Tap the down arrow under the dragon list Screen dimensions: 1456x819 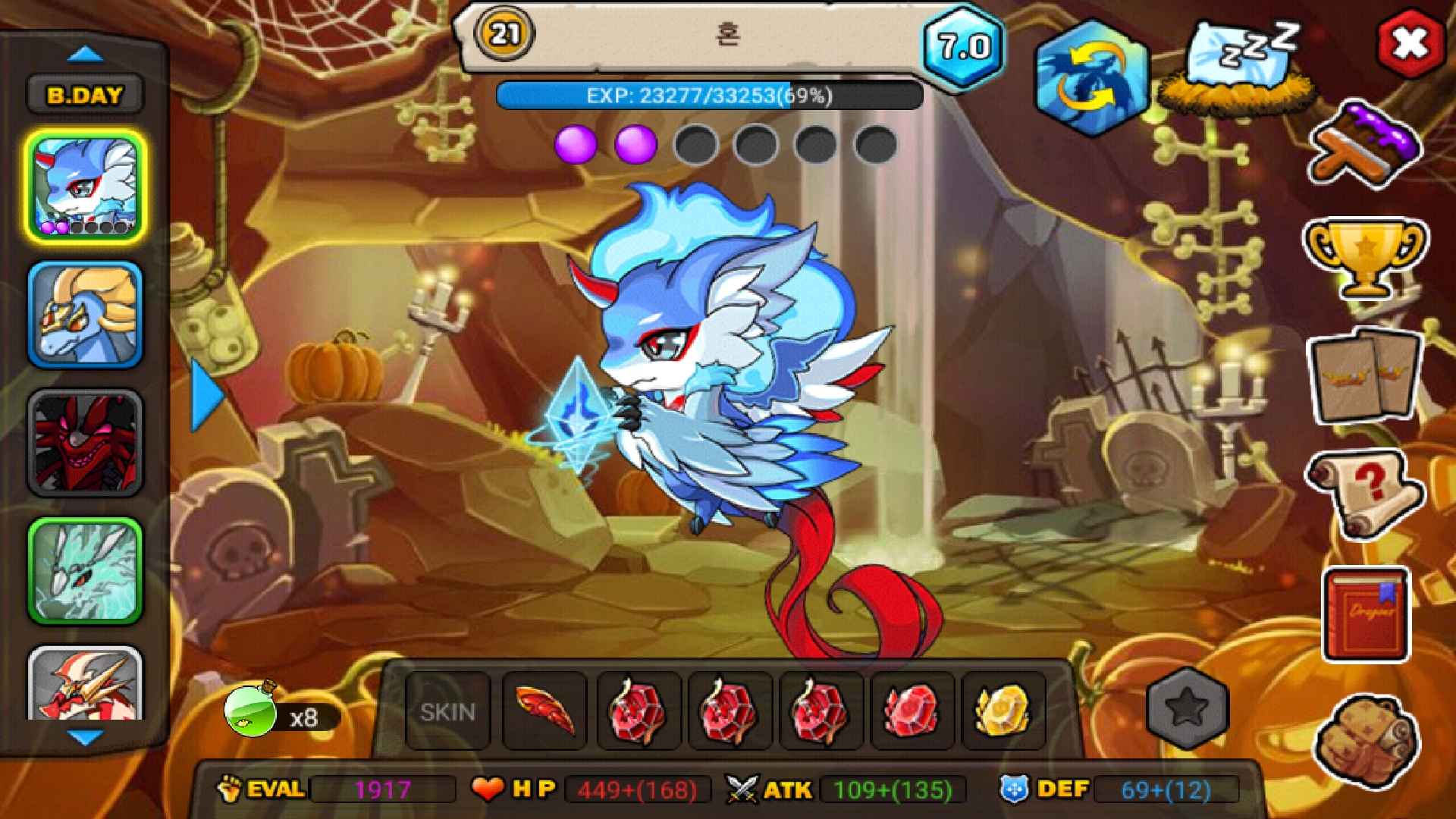(85, 737)
